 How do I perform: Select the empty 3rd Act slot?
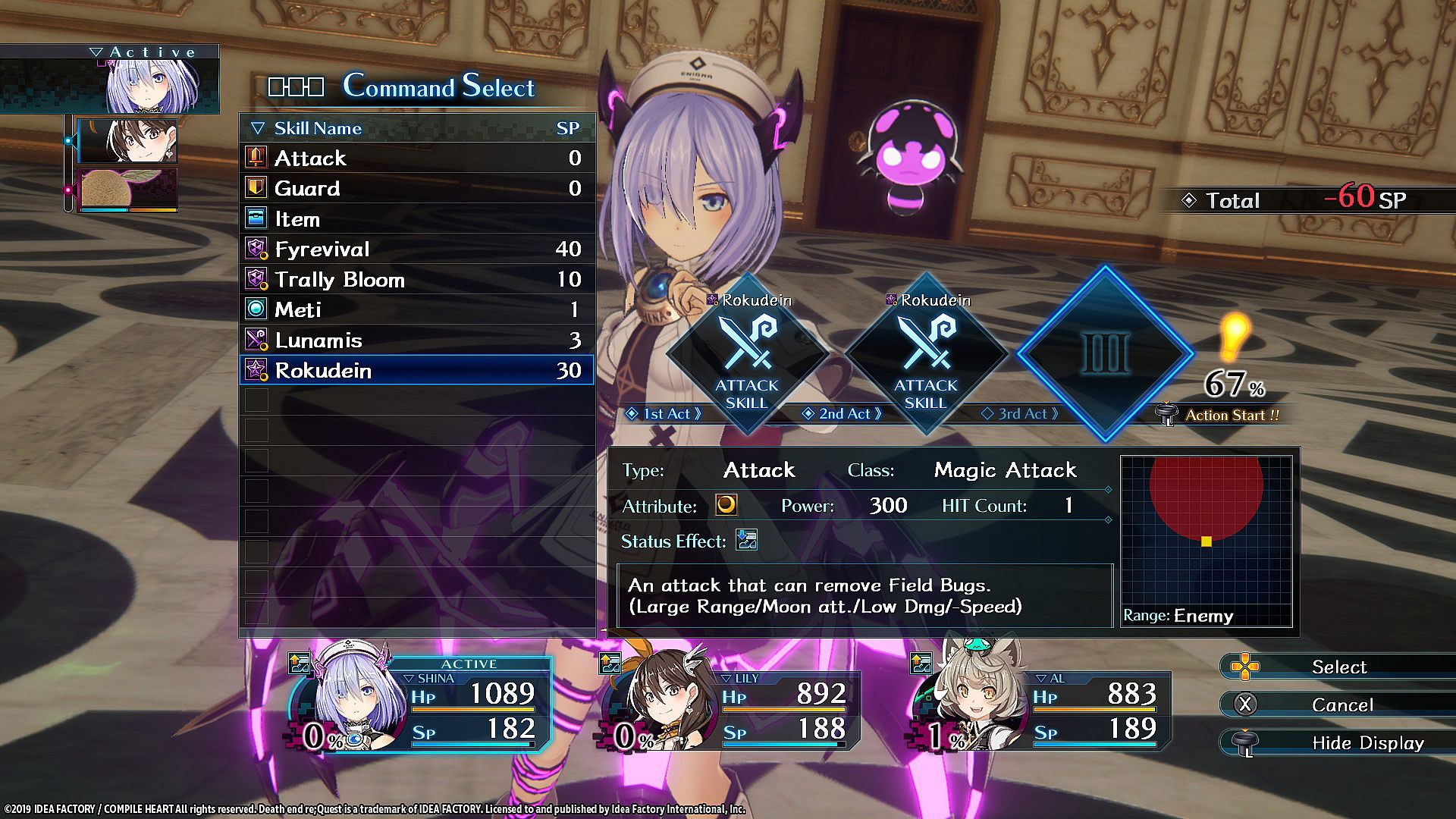1105,353
